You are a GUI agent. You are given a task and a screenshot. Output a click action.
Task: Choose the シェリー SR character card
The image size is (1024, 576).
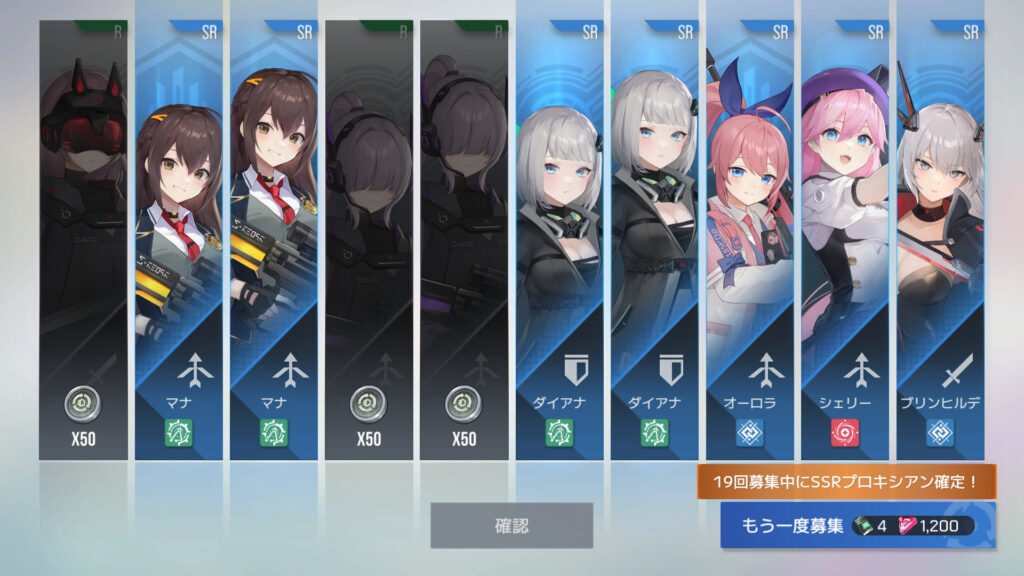click(x=845, y=240)
